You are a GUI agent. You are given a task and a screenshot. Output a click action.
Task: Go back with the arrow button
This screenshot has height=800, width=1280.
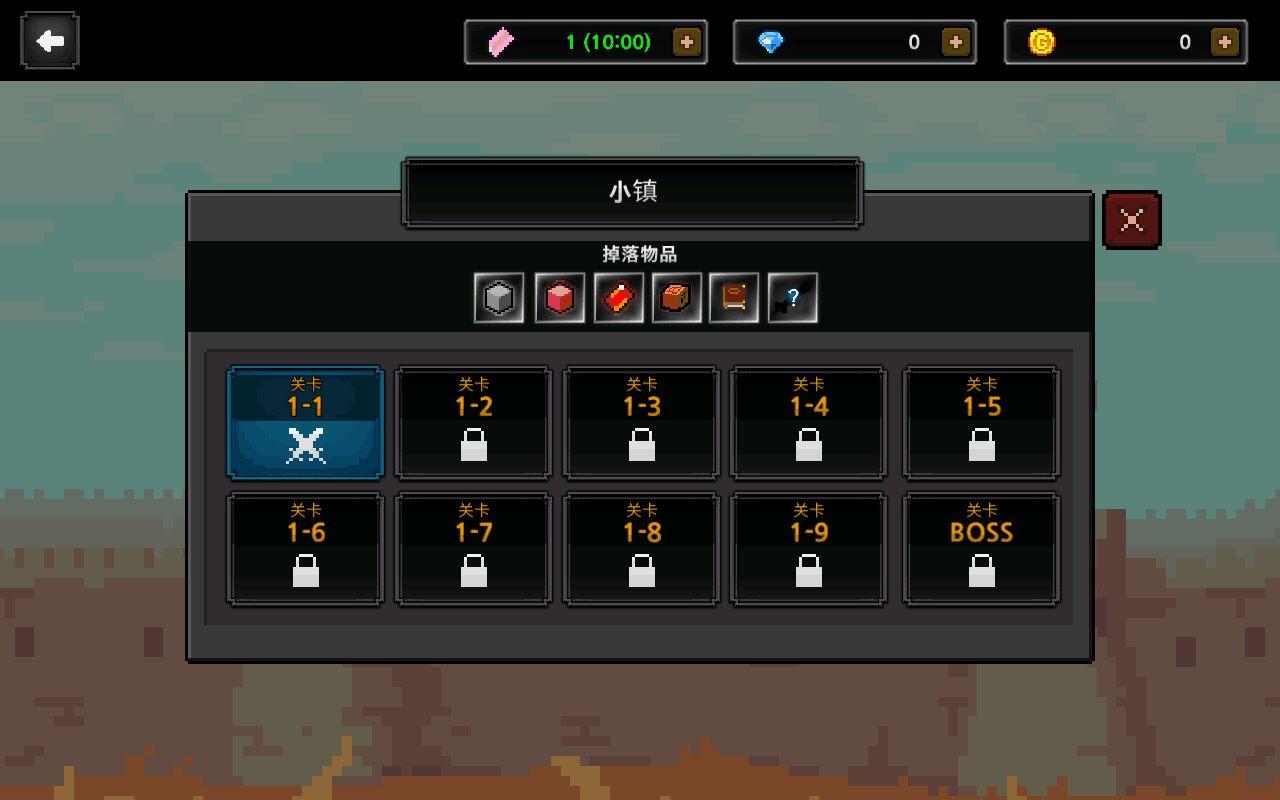point(49,41)
